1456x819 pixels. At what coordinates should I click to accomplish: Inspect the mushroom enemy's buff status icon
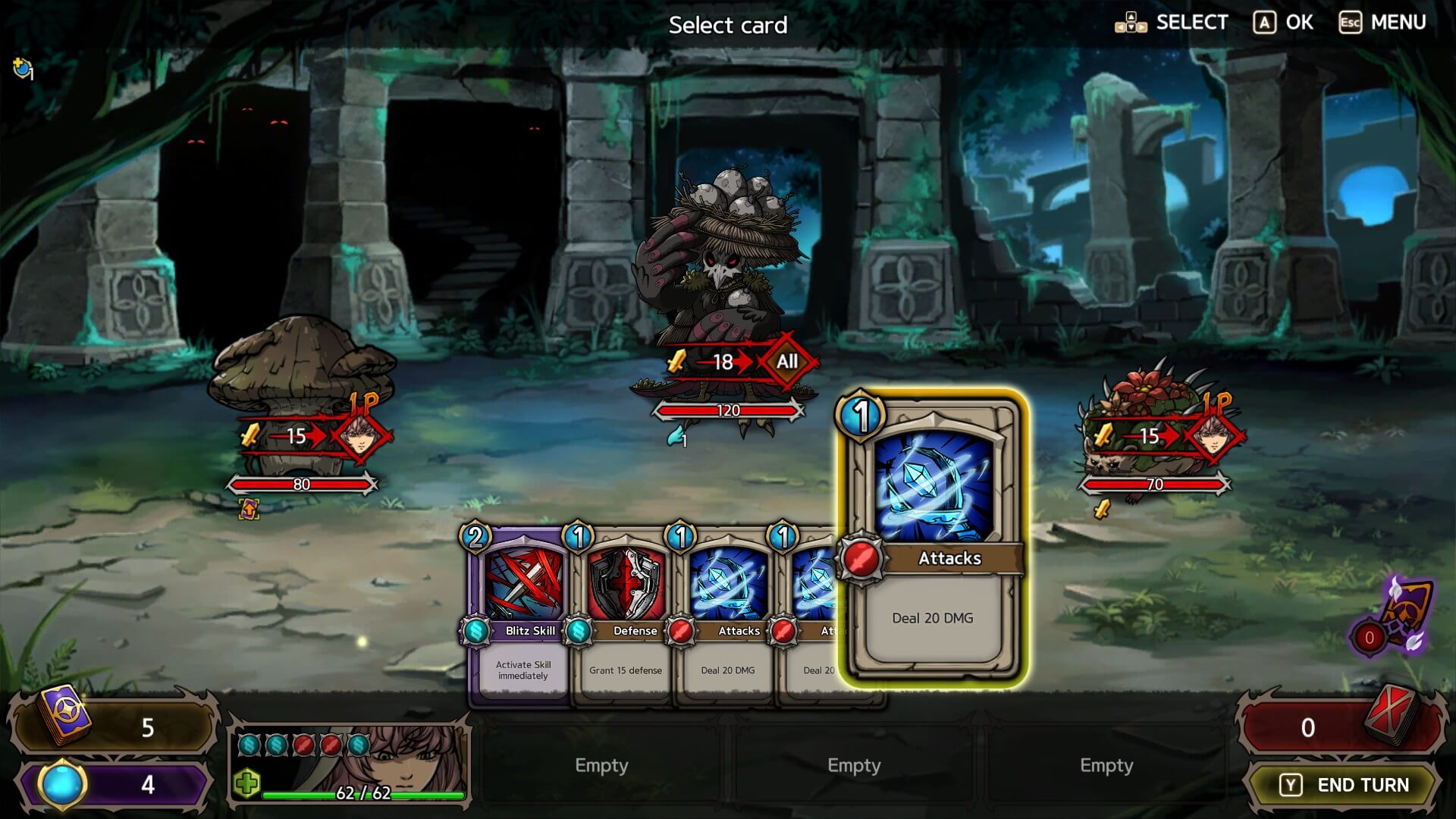click(249, 509)
